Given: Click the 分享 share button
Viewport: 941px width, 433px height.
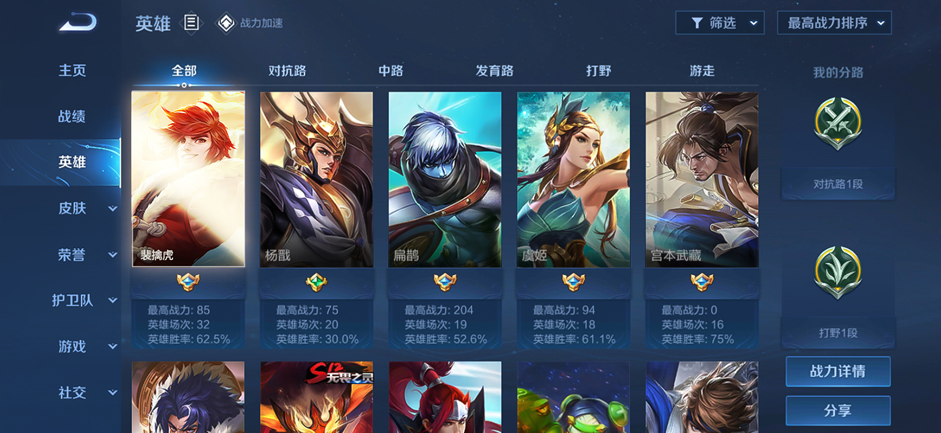Looking at the screenshot, I should pos(837,410).
